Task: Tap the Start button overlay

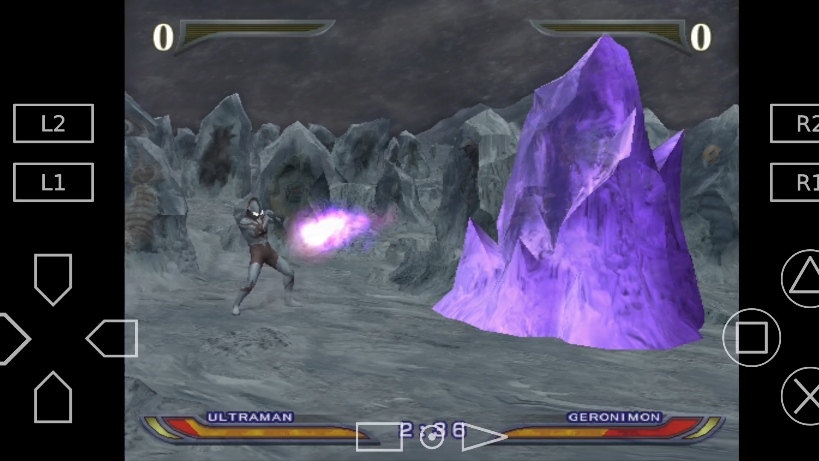Action: [x=484, y=436]
